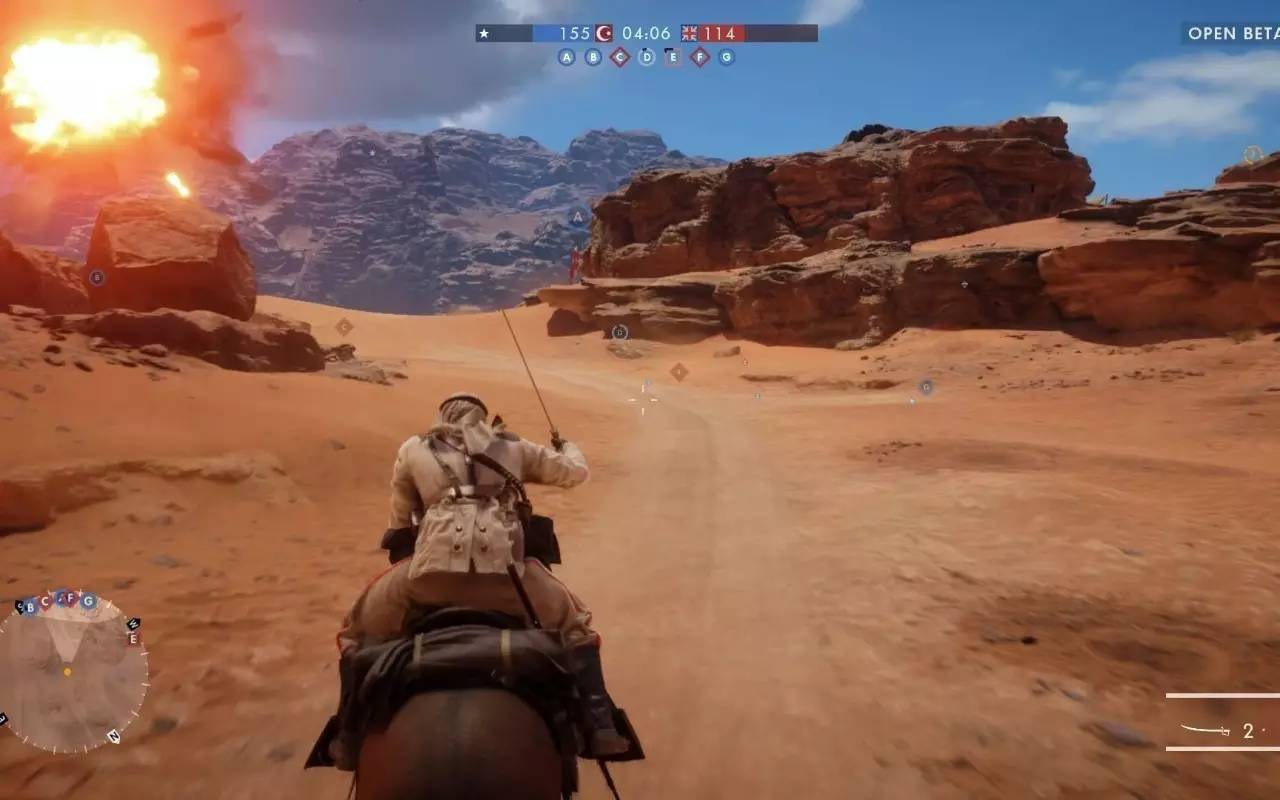The width and height of the screenshot is (1280, 800).
Task: Click the square objective E marker
Action: coord(673,57)
